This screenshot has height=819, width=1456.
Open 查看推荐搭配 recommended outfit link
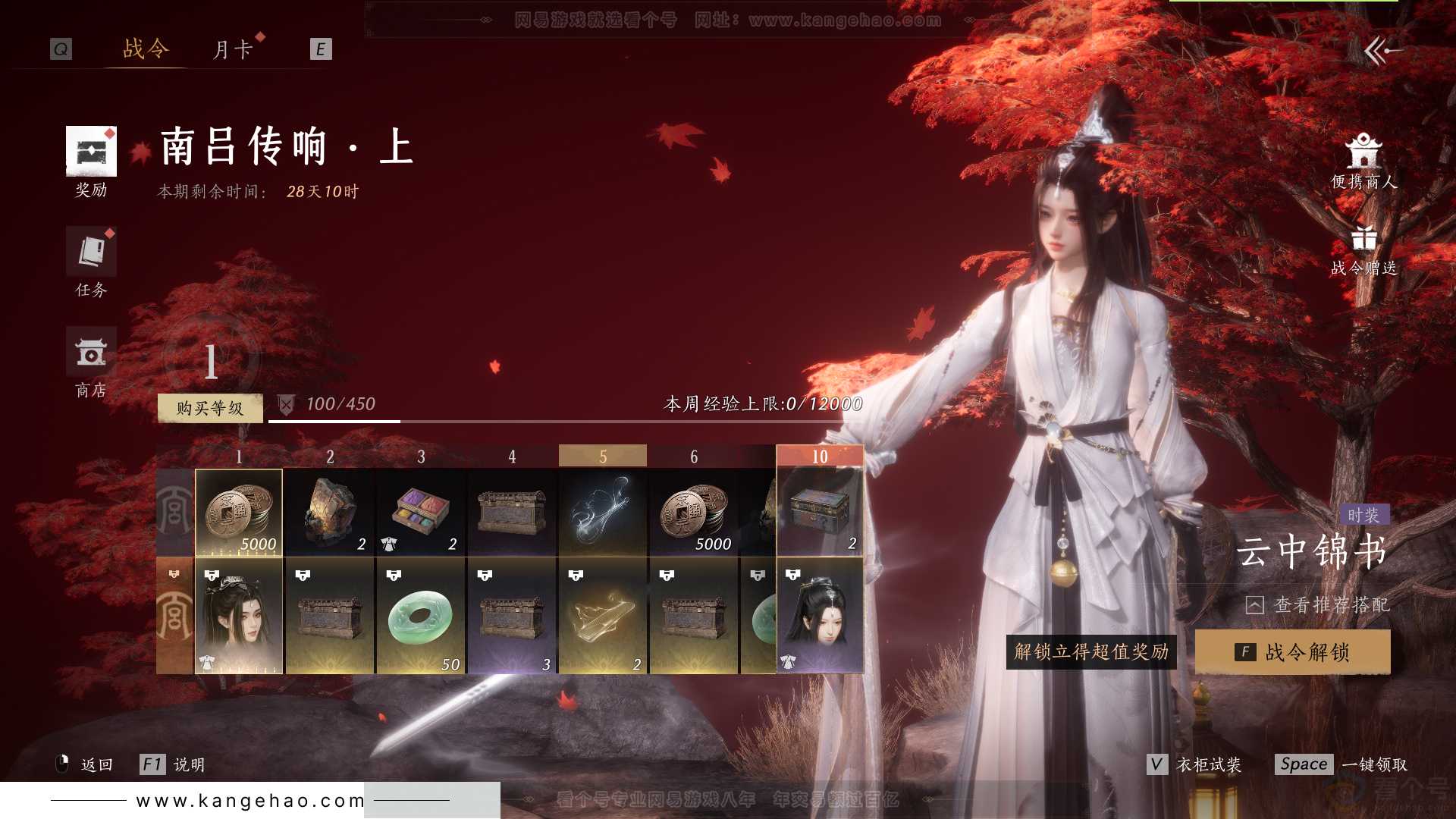point(1318,605)
